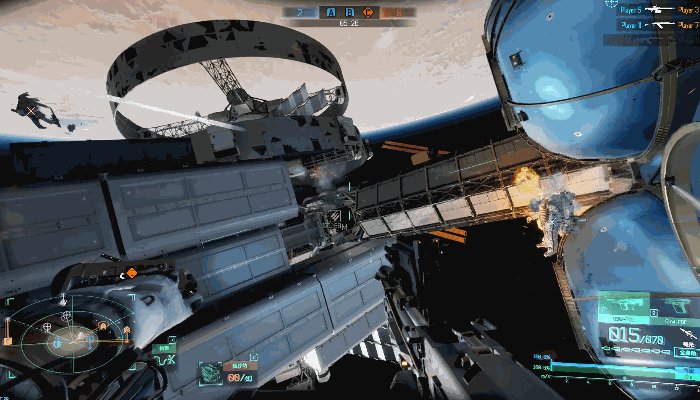Click the orange diamond objective marker
This screenshot has width=700, height=400.
[131, 272]
